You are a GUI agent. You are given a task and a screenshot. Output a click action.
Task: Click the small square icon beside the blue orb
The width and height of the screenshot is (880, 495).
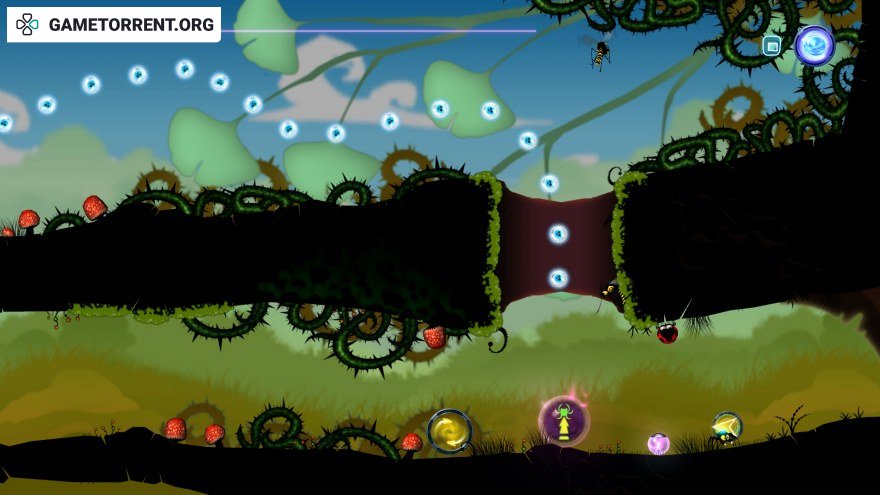pyautogui.click(x=771, y=45)
